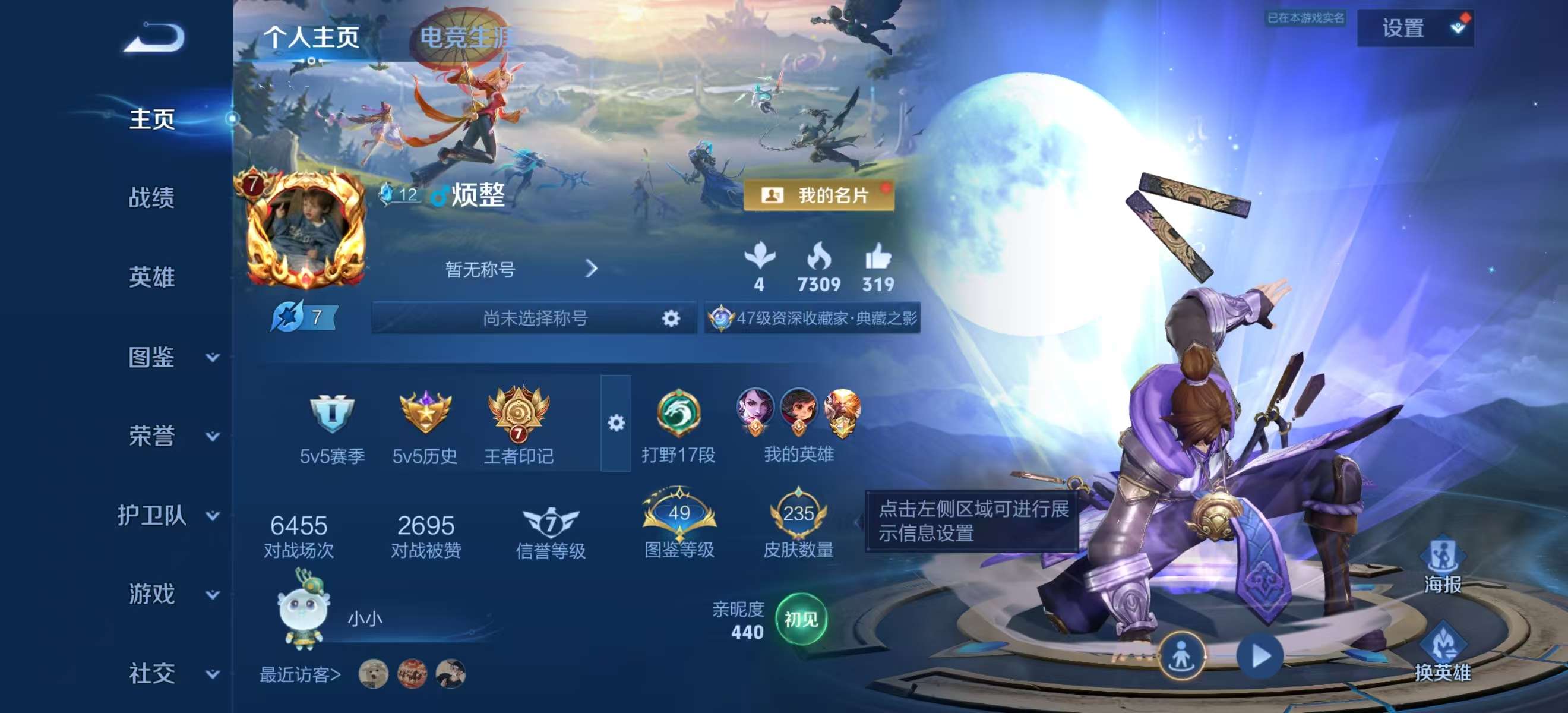Open 我的名片 card button
This screenshot has width=1568, height=713.
818,195
